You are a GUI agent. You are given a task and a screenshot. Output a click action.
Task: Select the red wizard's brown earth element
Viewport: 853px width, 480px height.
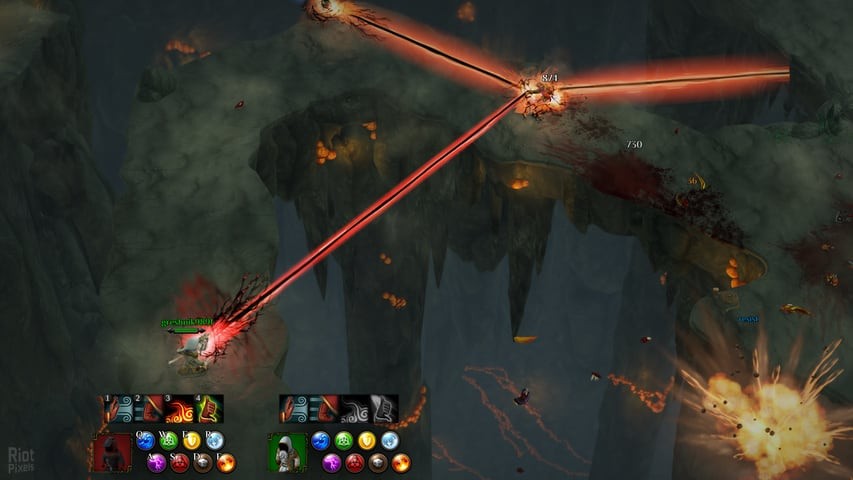point(203,462)
